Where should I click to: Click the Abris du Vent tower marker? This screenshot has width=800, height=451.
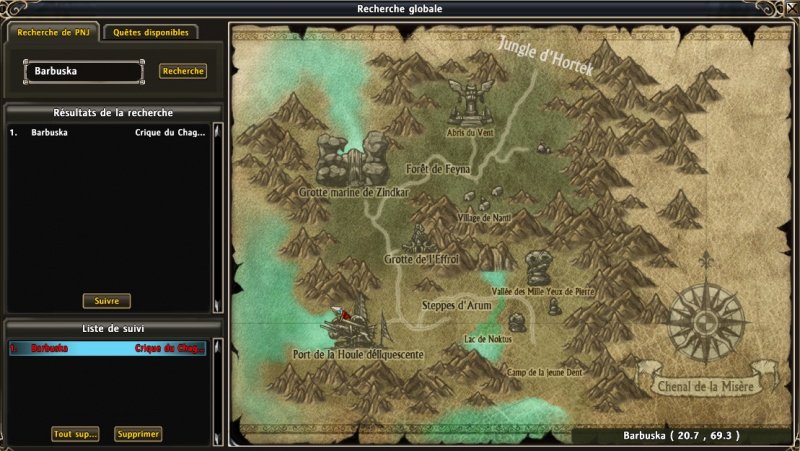point(467,102)
